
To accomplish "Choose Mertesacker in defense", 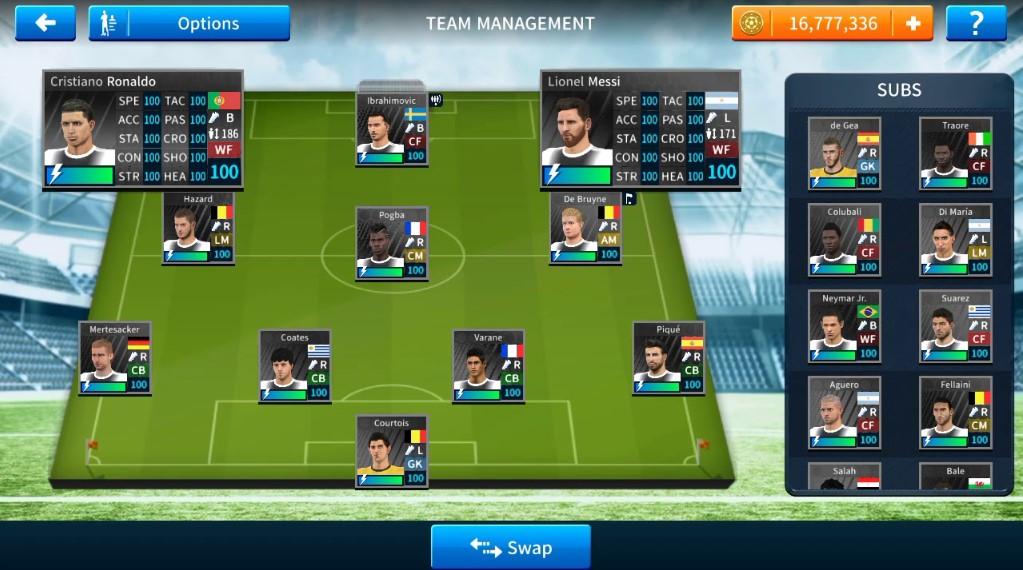I will point(115,357).
